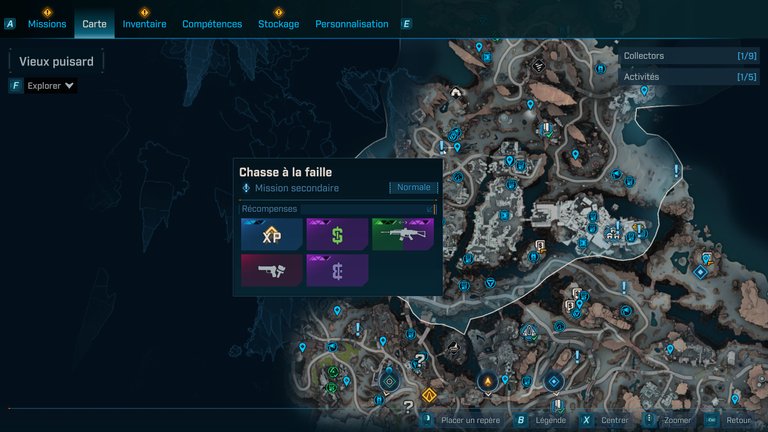Screen dimensions: 768x432
Task: Show the Personnalisation tab
Action: (x=351, y=24)
